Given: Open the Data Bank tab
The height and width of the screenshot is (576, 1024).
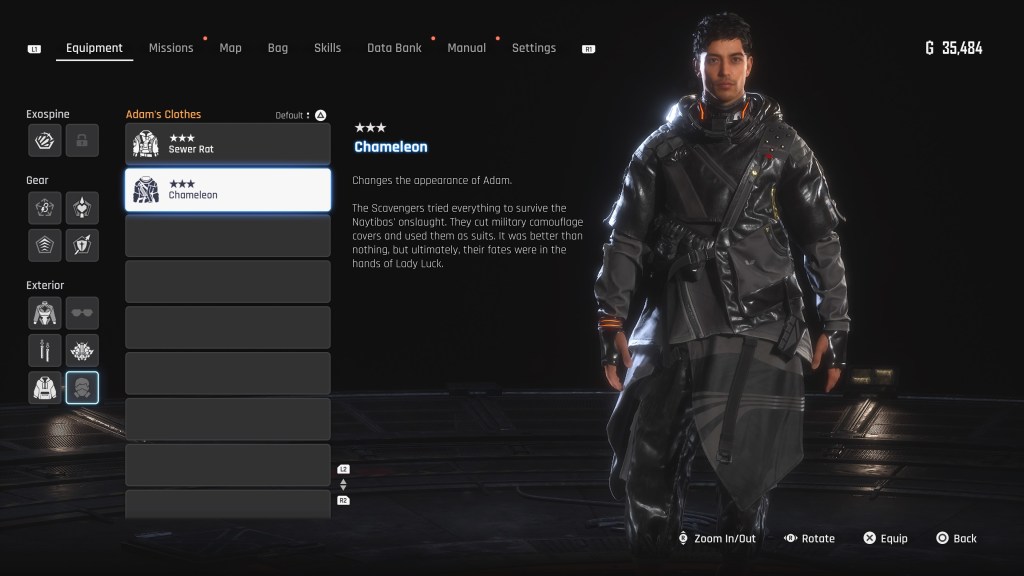Looking at the screenshot, I should coord(394,48).
